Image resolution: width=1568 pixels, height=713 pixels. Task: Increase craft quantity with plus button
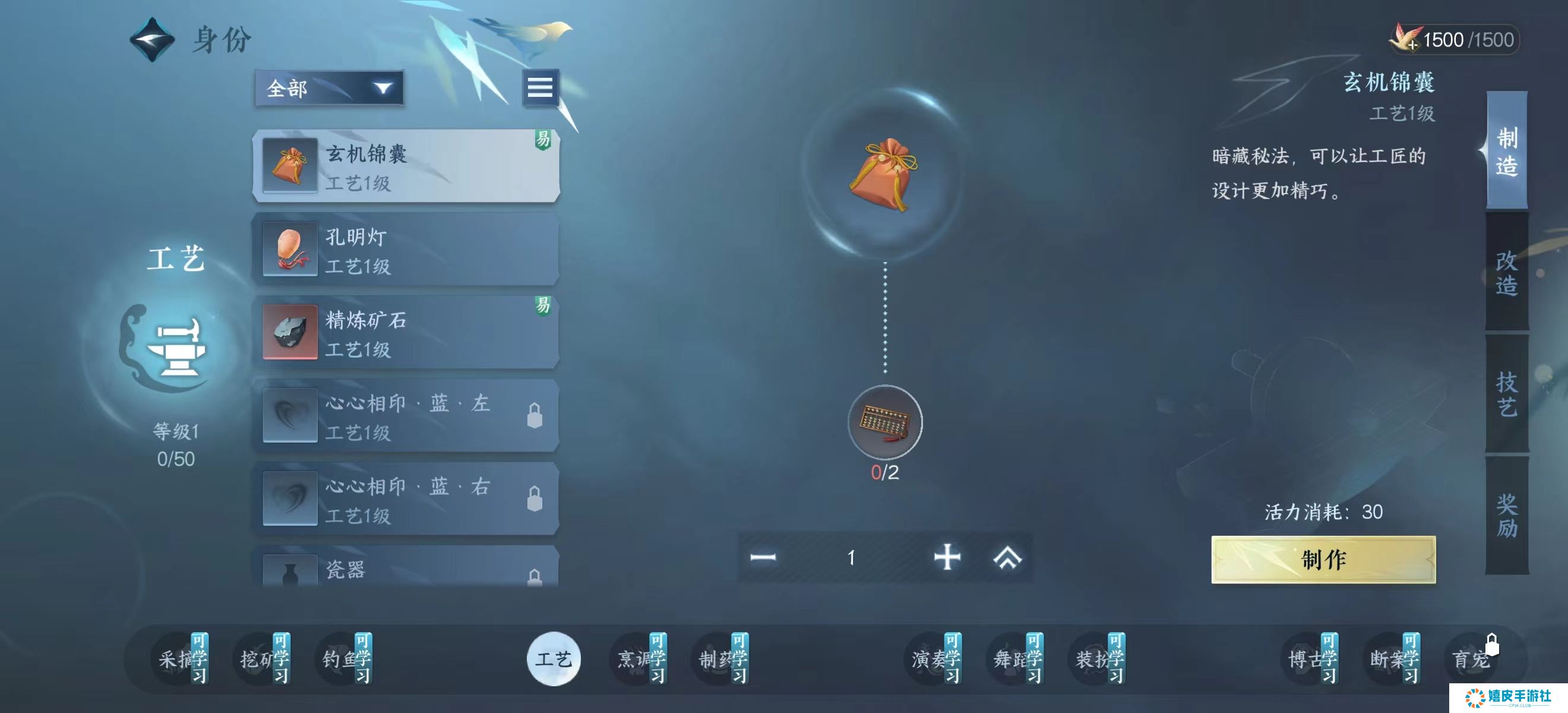(947, 557)
